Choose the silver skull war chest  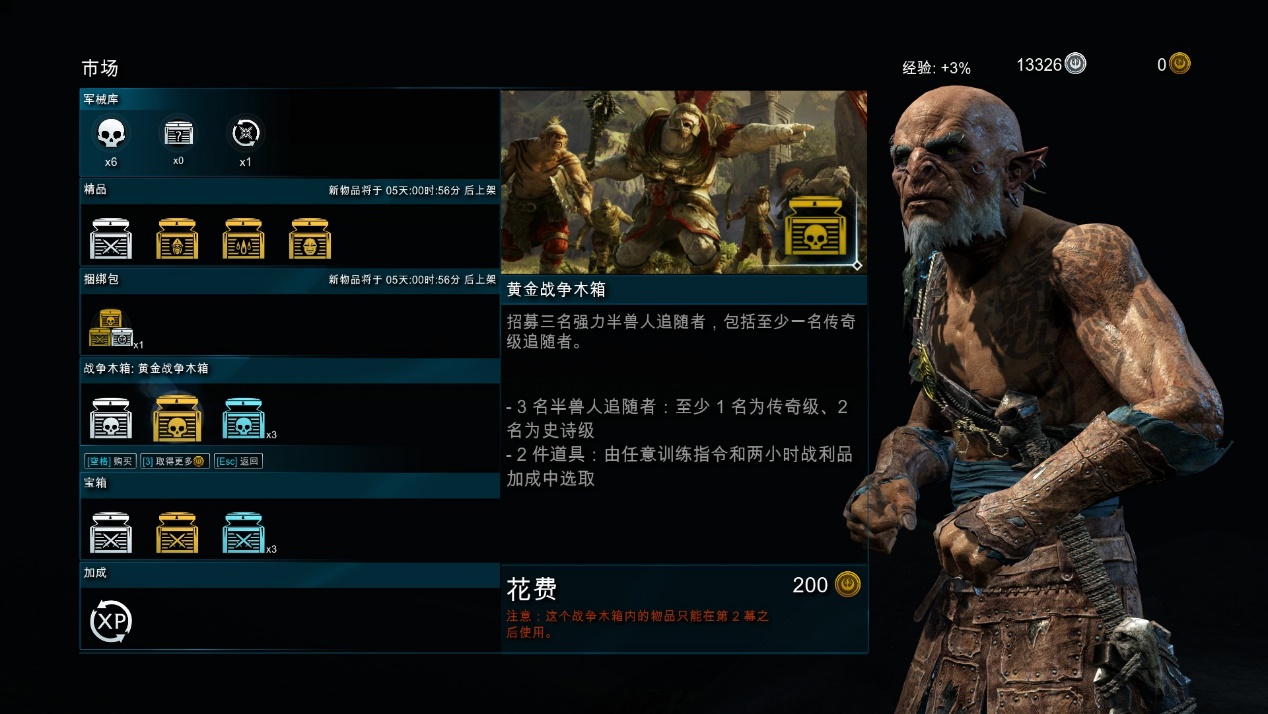pyautogui.click(x=111, y=419)
